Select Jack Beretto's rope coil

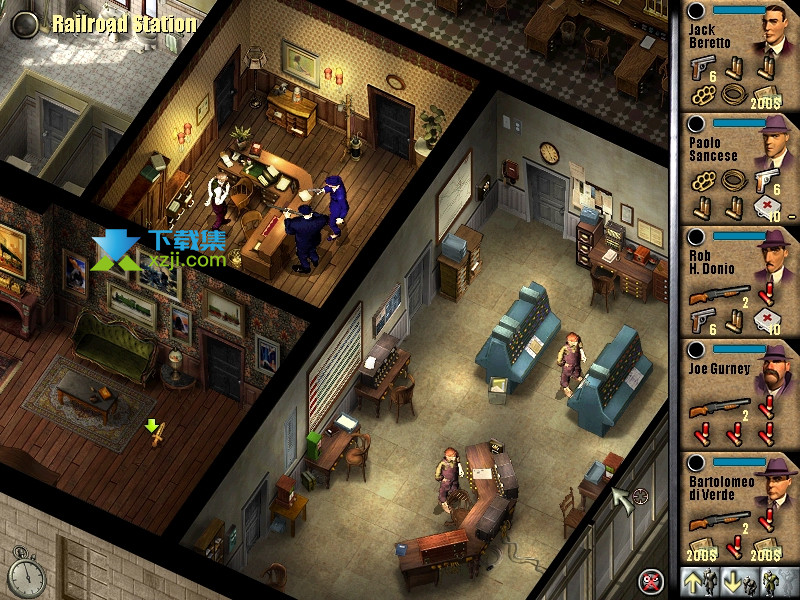pos(735,94)
